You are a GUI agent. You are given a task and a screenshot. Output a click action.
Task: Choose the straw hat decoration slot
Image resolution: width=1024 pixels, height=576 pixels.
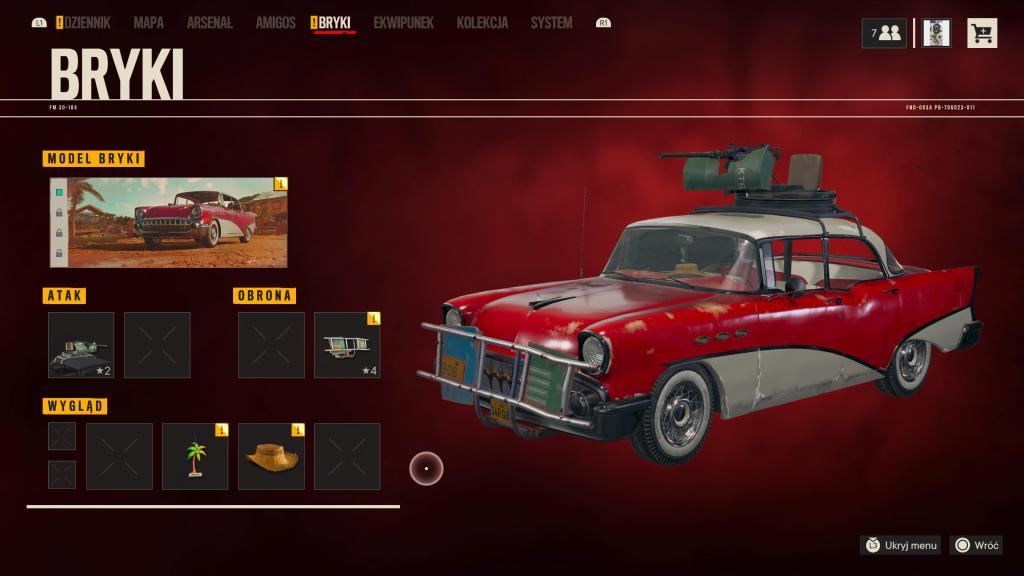coord(271,456)
